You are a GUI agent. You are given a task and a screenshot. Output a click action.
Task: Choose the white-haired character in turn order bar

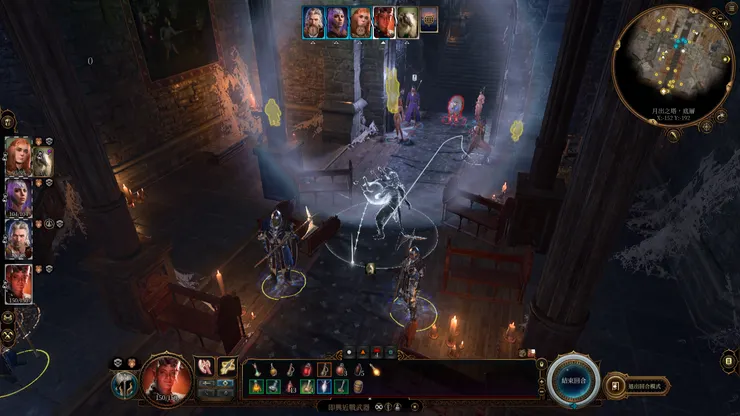coord(314,21)
